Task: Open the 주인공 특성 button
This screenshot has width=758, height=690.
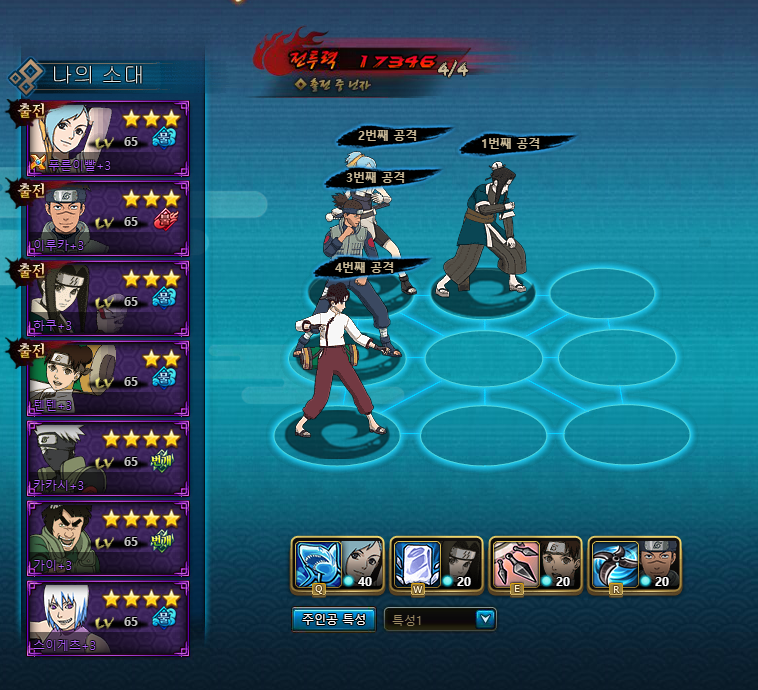Action: pos(333,620)
